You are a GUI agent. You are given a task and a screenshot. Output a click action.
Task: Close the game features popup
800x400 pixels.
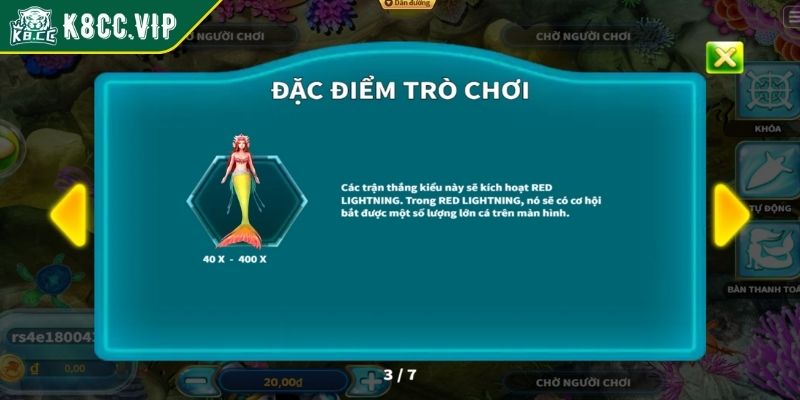click(x=724, y=57)
